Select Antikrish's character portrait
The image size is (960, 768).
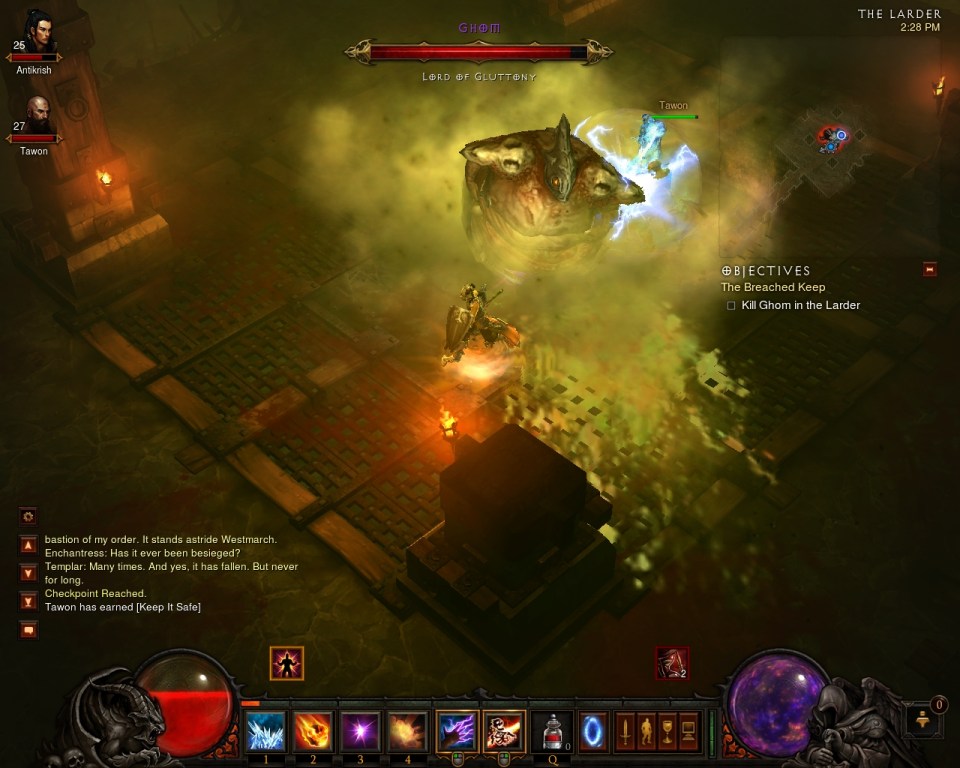pyautogui.click(x=37, y=33)
